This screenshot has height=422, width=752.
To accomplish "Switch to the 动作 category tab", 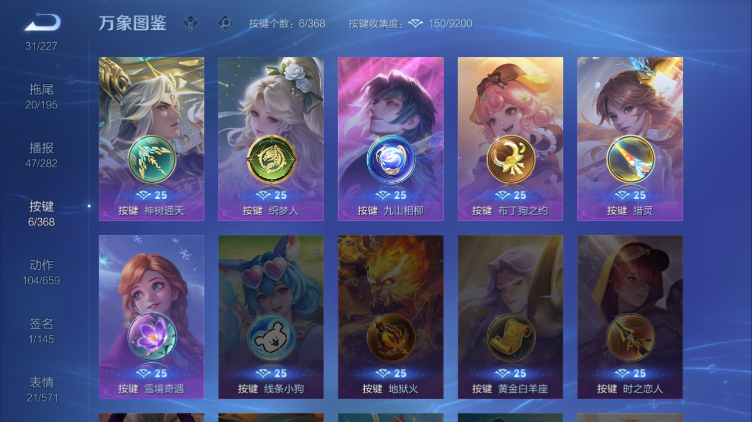I will 41,272.
